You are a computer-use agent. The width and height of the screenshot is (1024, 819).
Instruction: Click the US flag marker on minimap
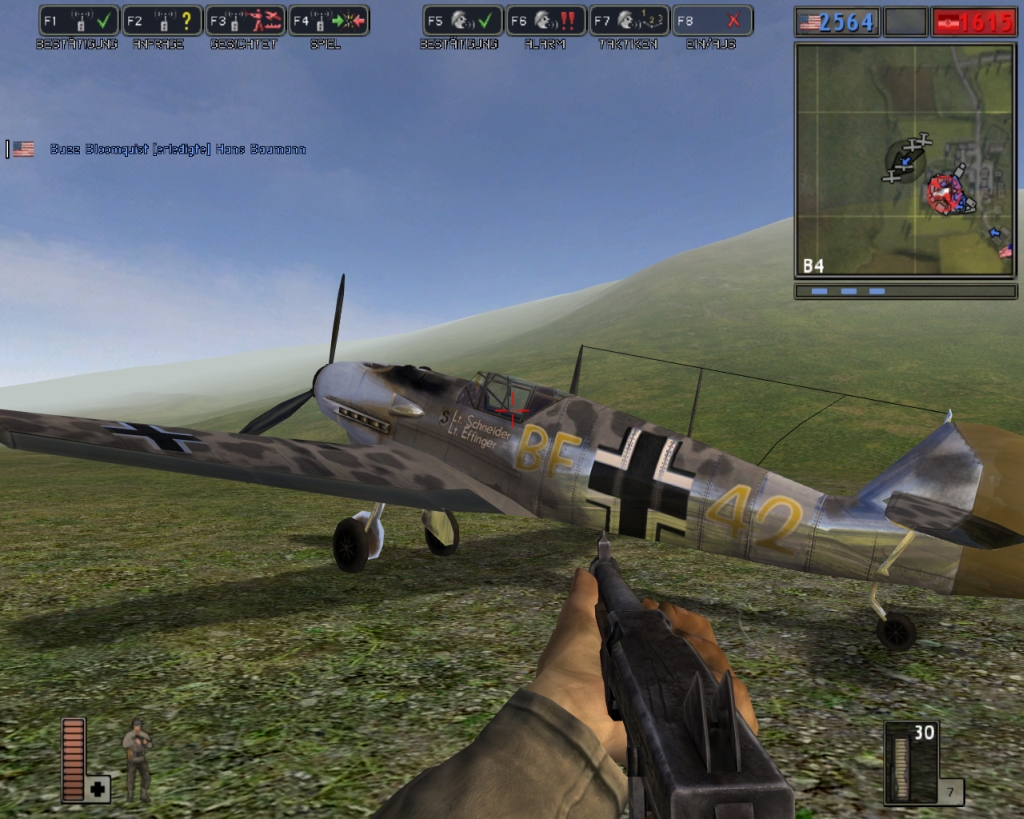[1005, 251]
